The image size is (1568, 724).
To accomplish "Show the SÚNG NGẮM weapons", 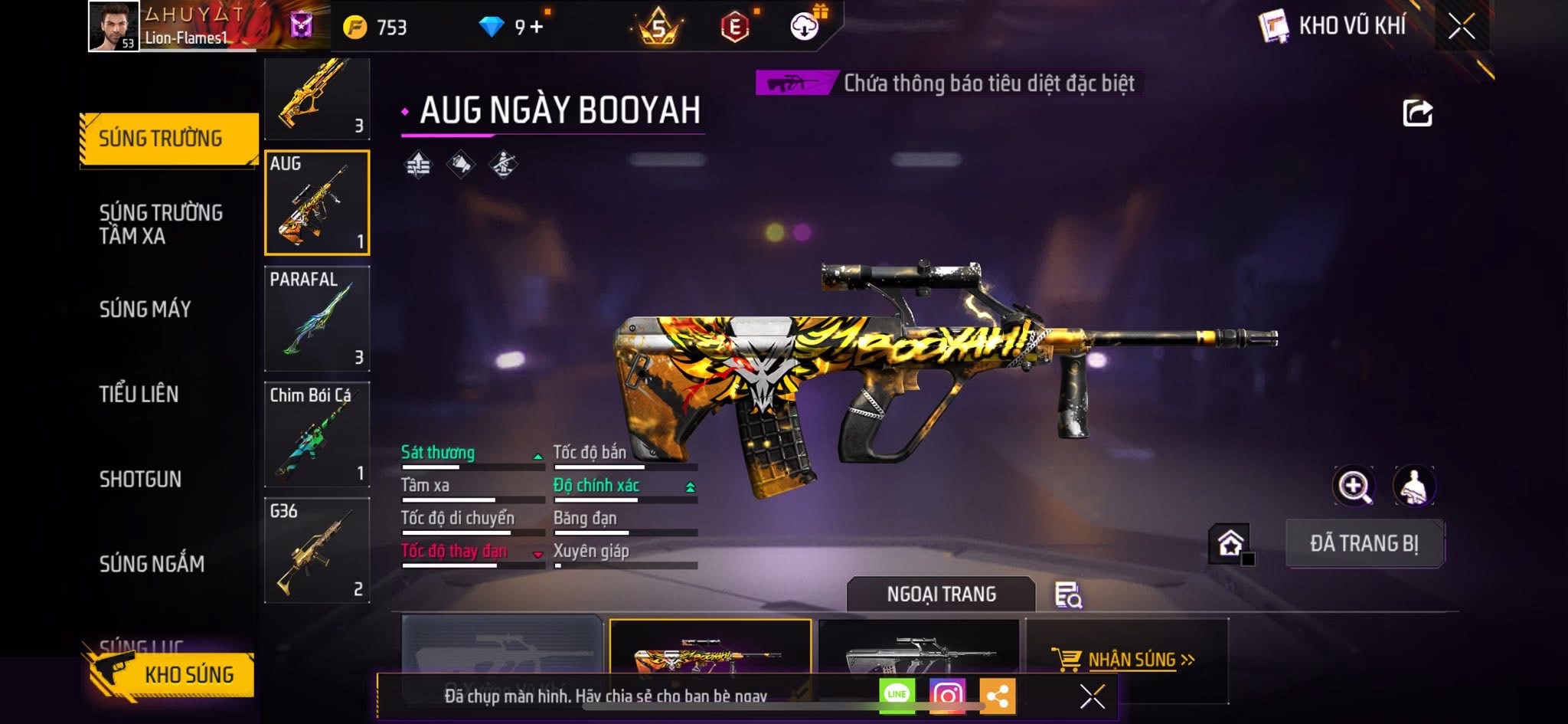I will tap(152, 564).
